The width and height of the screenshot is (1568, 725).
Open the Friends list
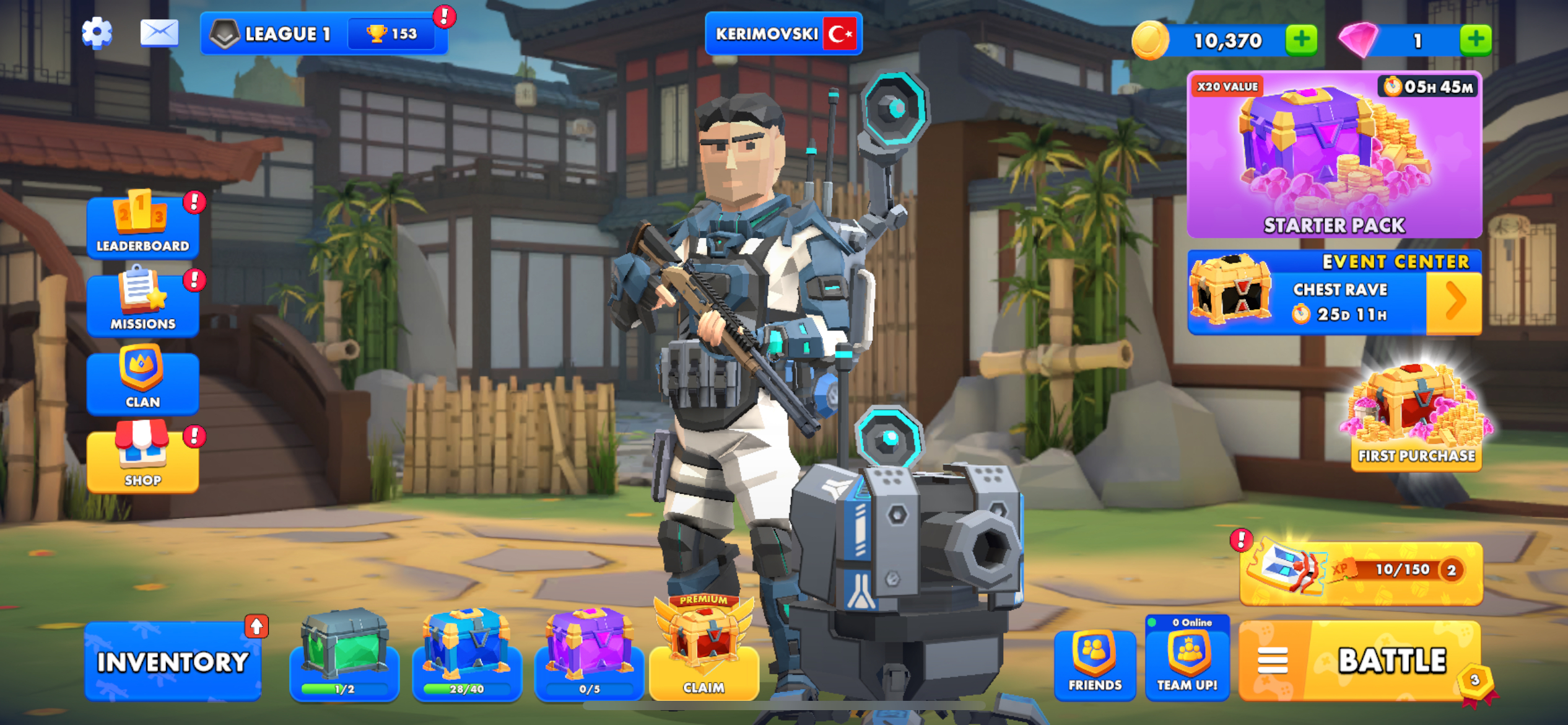click(1094, 664)
